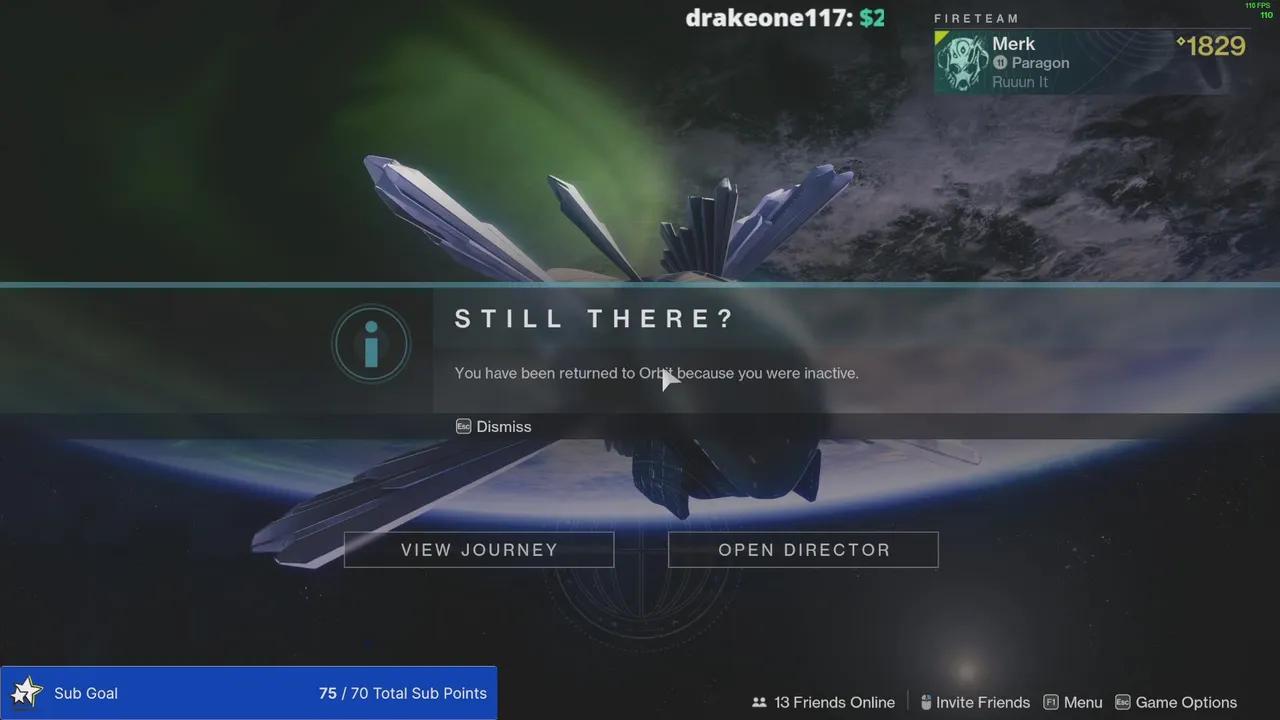Select the Invite Friends mouse icon

coord(926,702)
